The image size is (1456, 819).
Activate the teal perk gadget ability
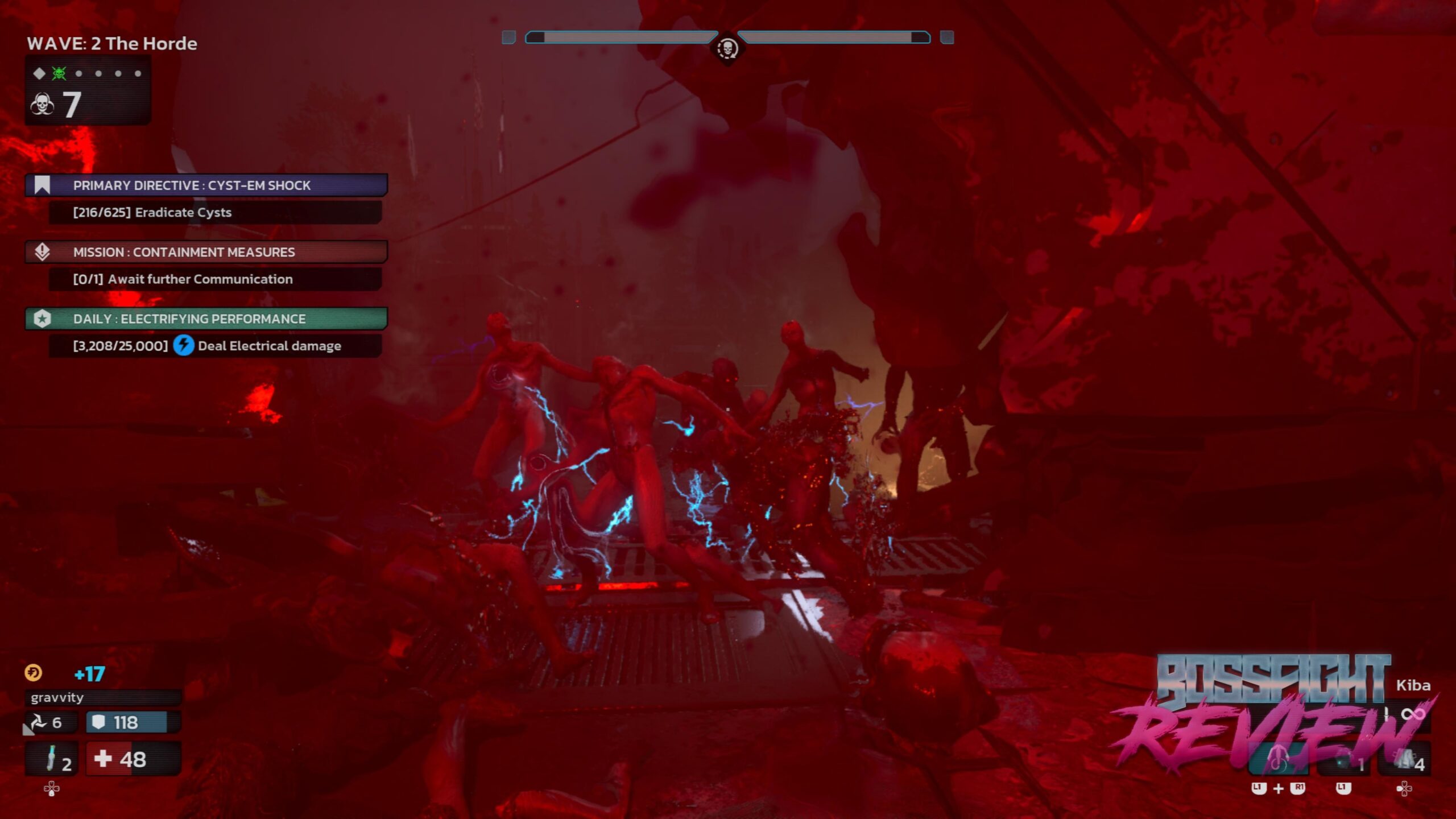1278,761
